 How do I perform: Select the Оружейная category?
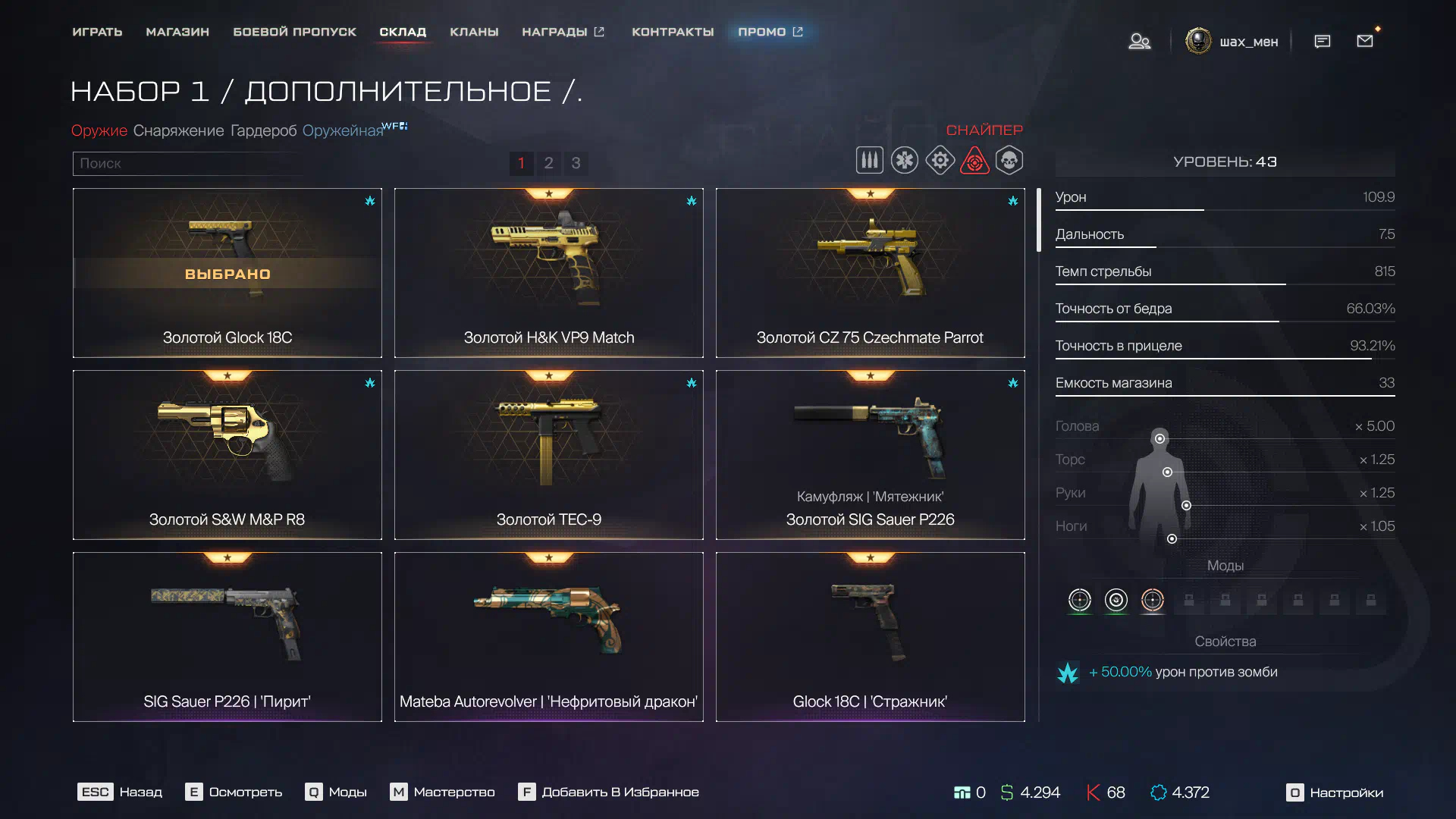343,130
